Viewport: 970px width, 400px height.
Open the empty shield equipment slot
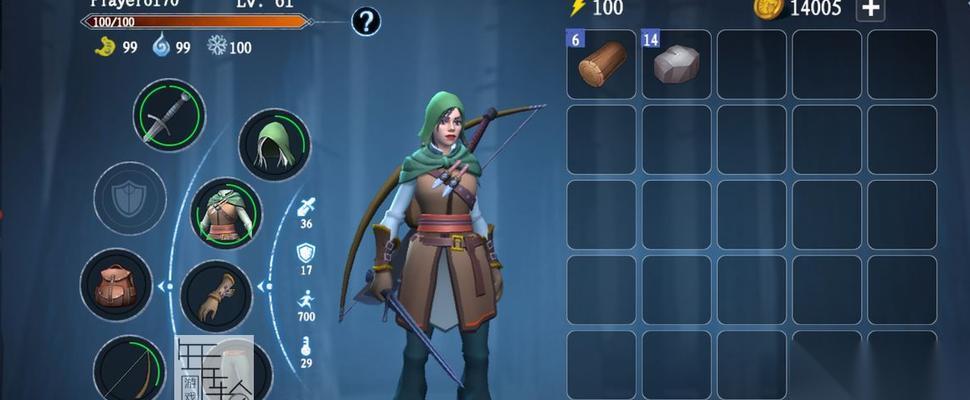click(x=130, y=198)
